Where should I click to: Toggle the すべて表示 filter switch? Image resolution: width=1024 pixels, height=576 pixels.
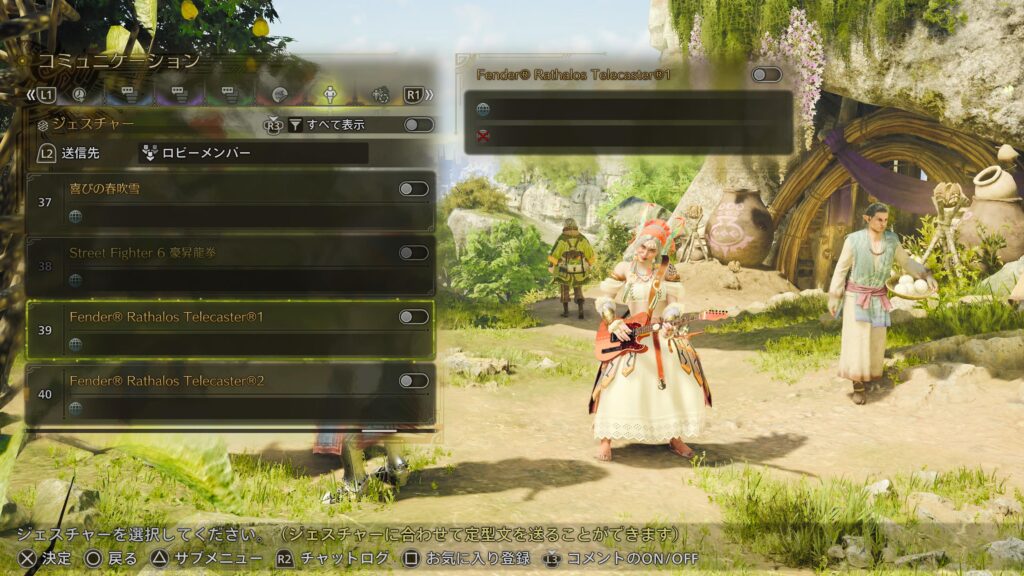coord(418,125)
